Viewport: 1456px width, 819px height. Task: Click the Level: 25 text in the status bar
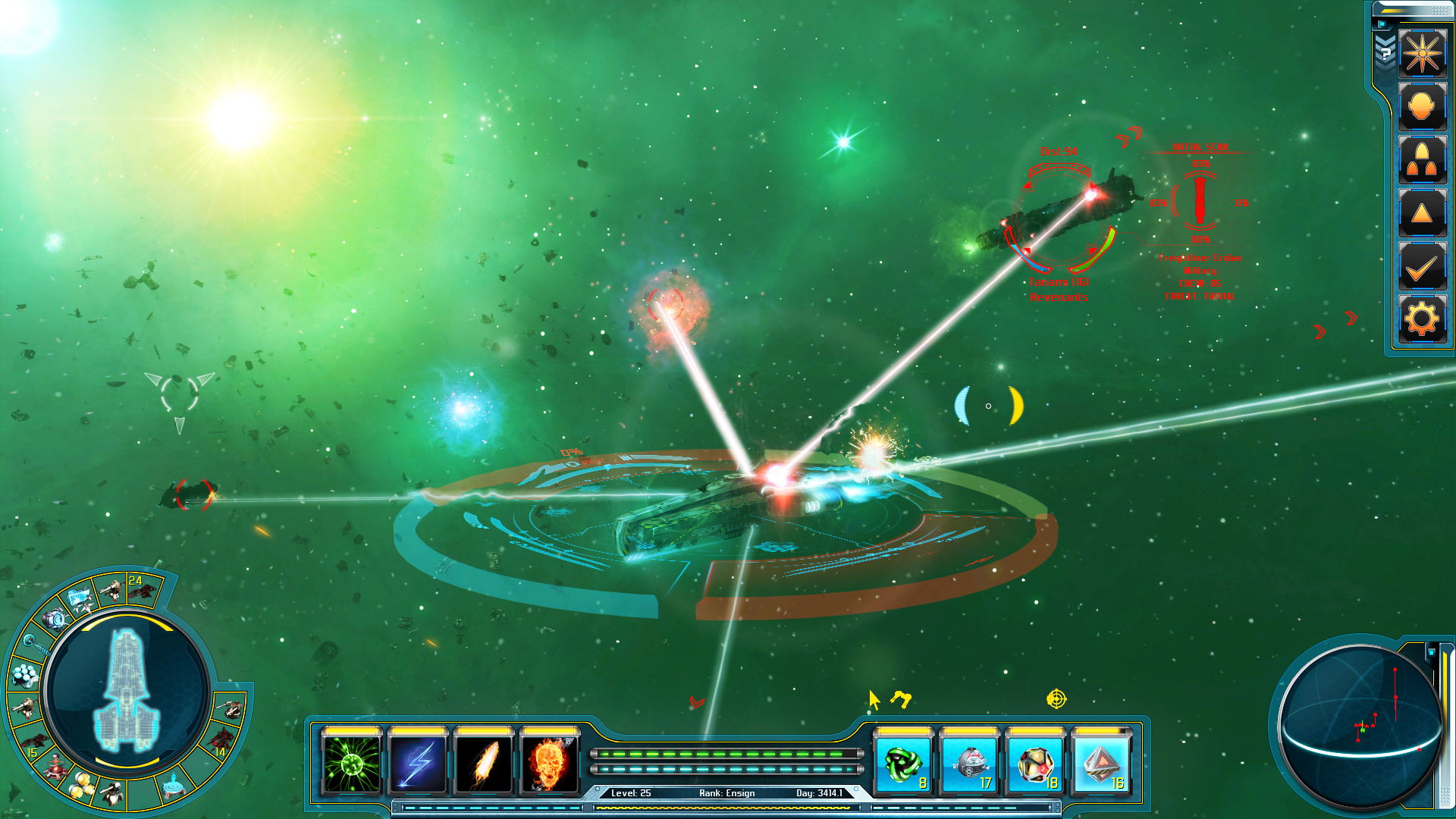tap(632, 792)
